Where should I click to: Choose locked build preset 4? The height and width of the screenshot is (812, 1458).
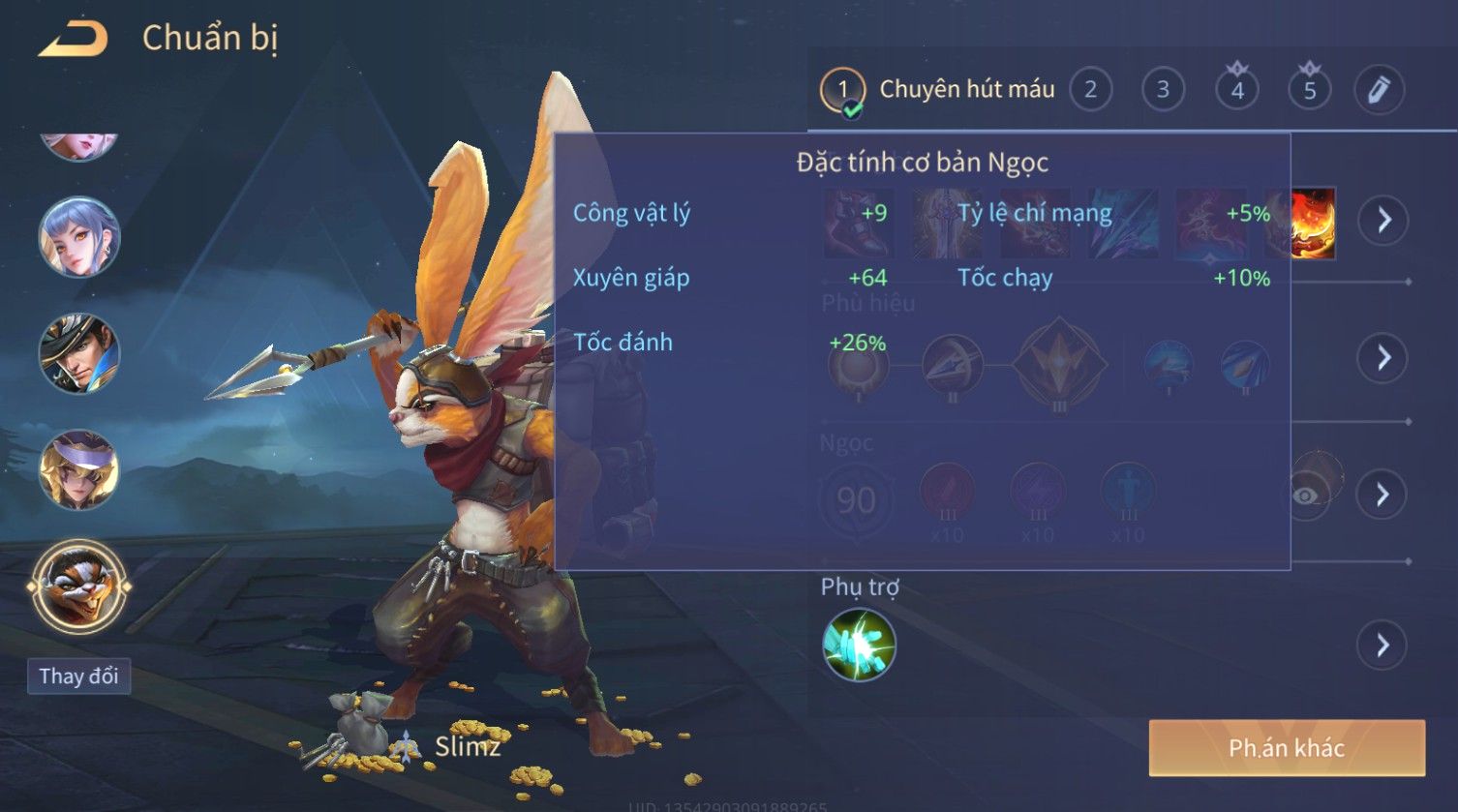(1236, 90)
